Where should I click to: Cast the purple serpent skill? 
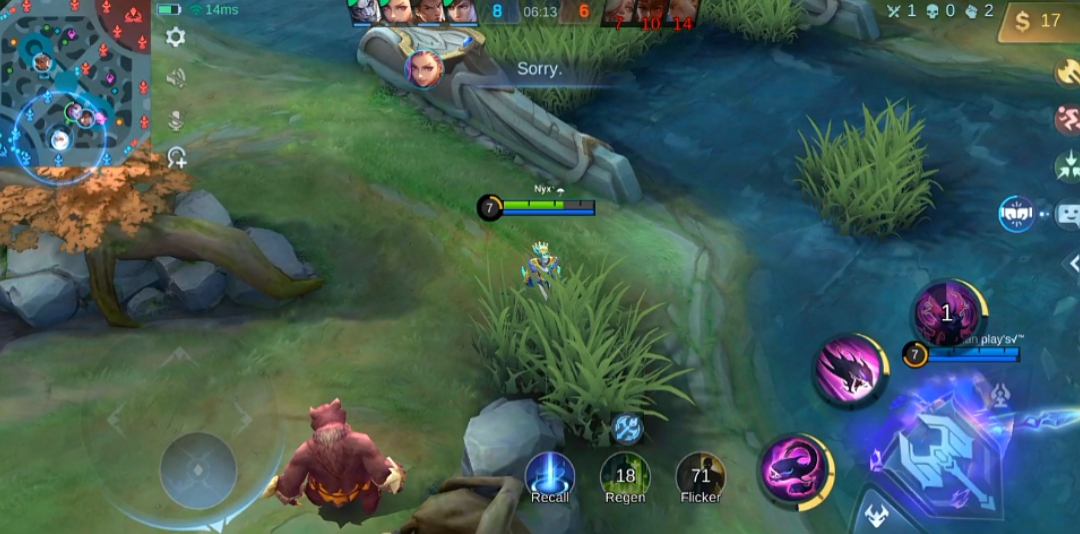[795, 471]
